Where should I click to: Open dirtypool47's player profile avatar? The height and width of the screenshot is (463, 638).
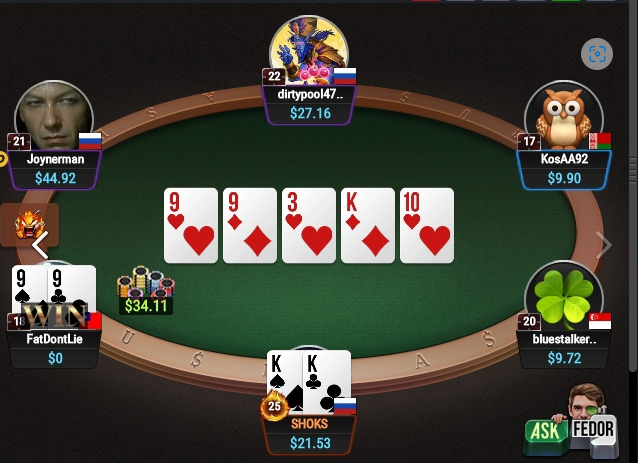pos(309,52)
